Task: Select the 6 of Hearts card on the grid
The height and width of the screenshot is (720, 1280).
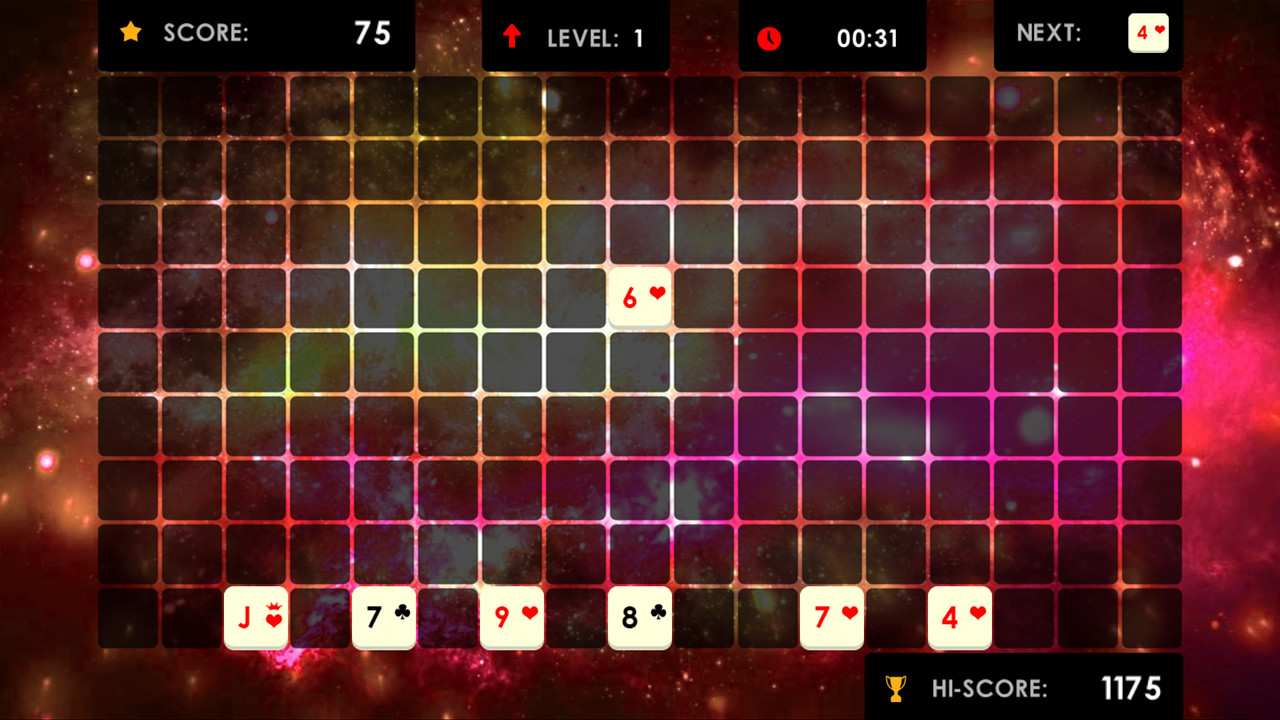Action: (640, 295)
